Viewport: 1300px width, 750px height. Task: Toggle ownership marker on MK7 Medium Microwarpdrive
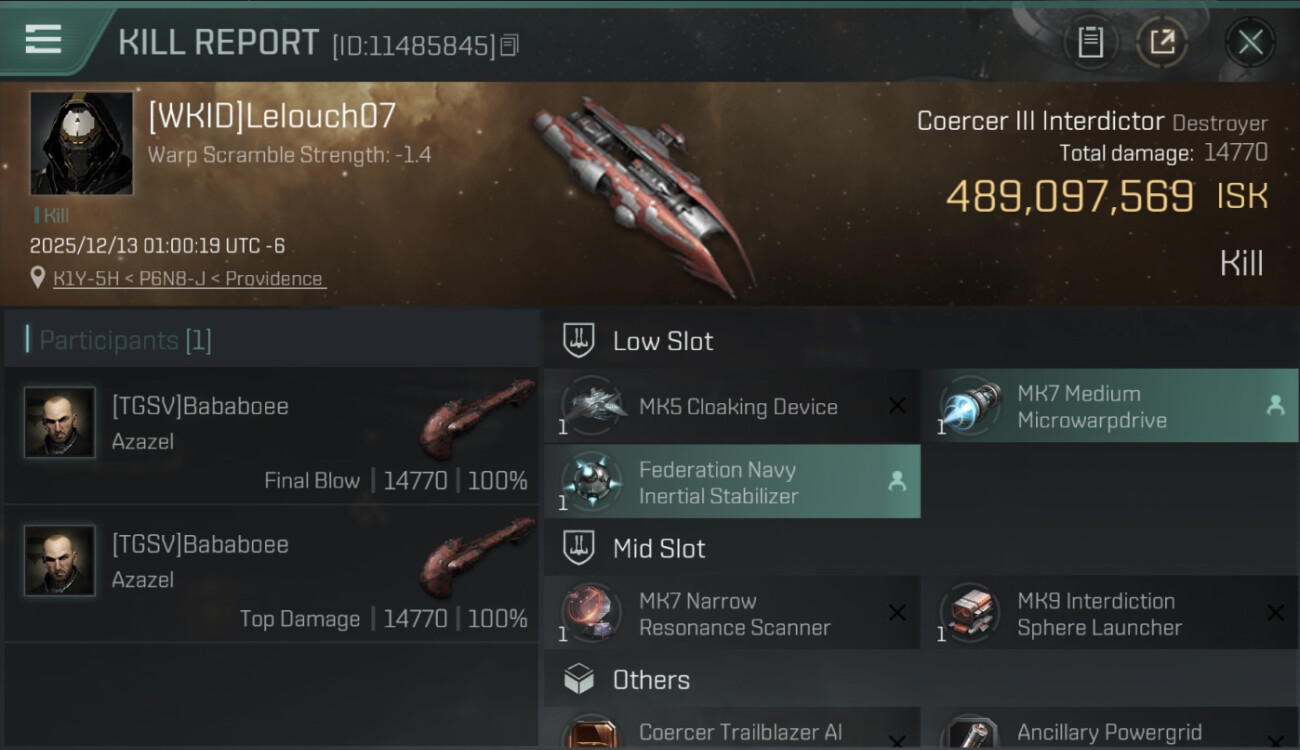pos(1276,406)
